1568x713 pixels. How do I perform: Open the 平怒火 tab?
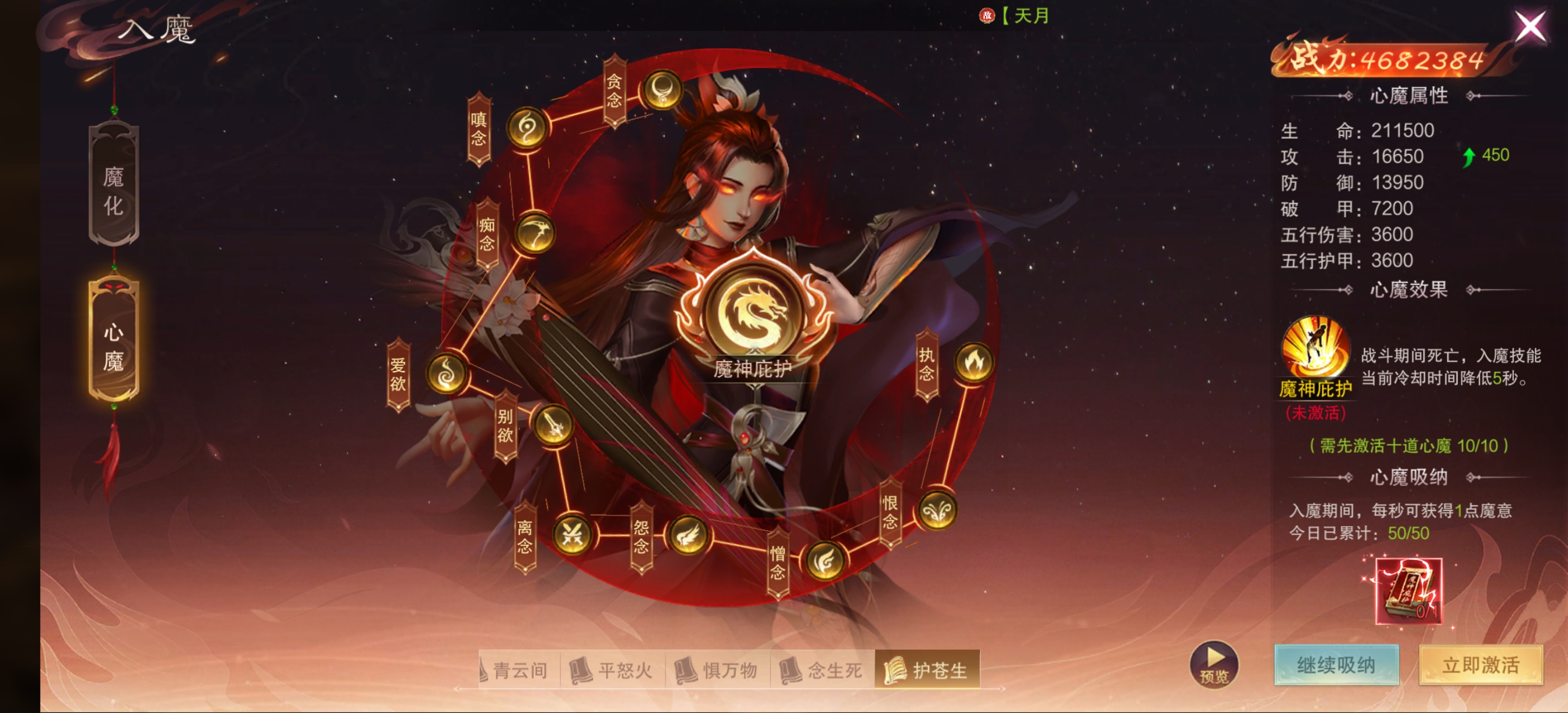612,670
